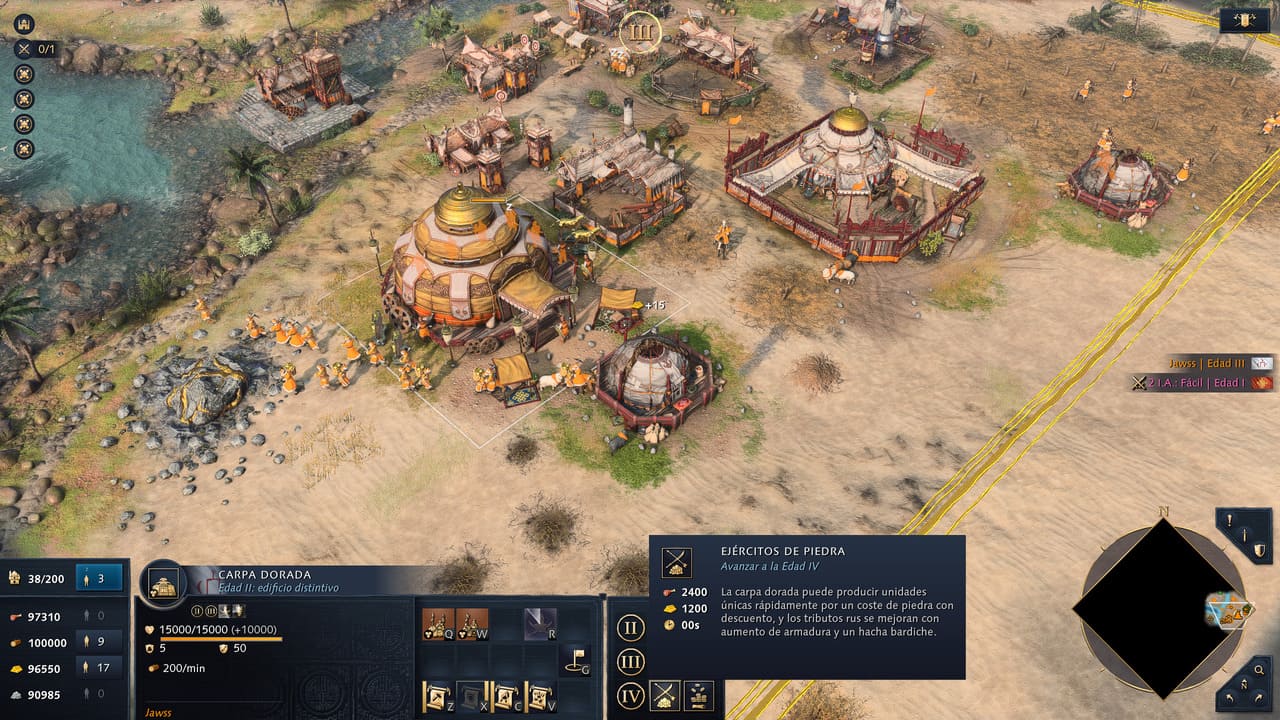Image resolution: width=1280 pixels, height=720 pixels.
Task: Train the unit on hotkey W
Action: click(x=472, y=625)
